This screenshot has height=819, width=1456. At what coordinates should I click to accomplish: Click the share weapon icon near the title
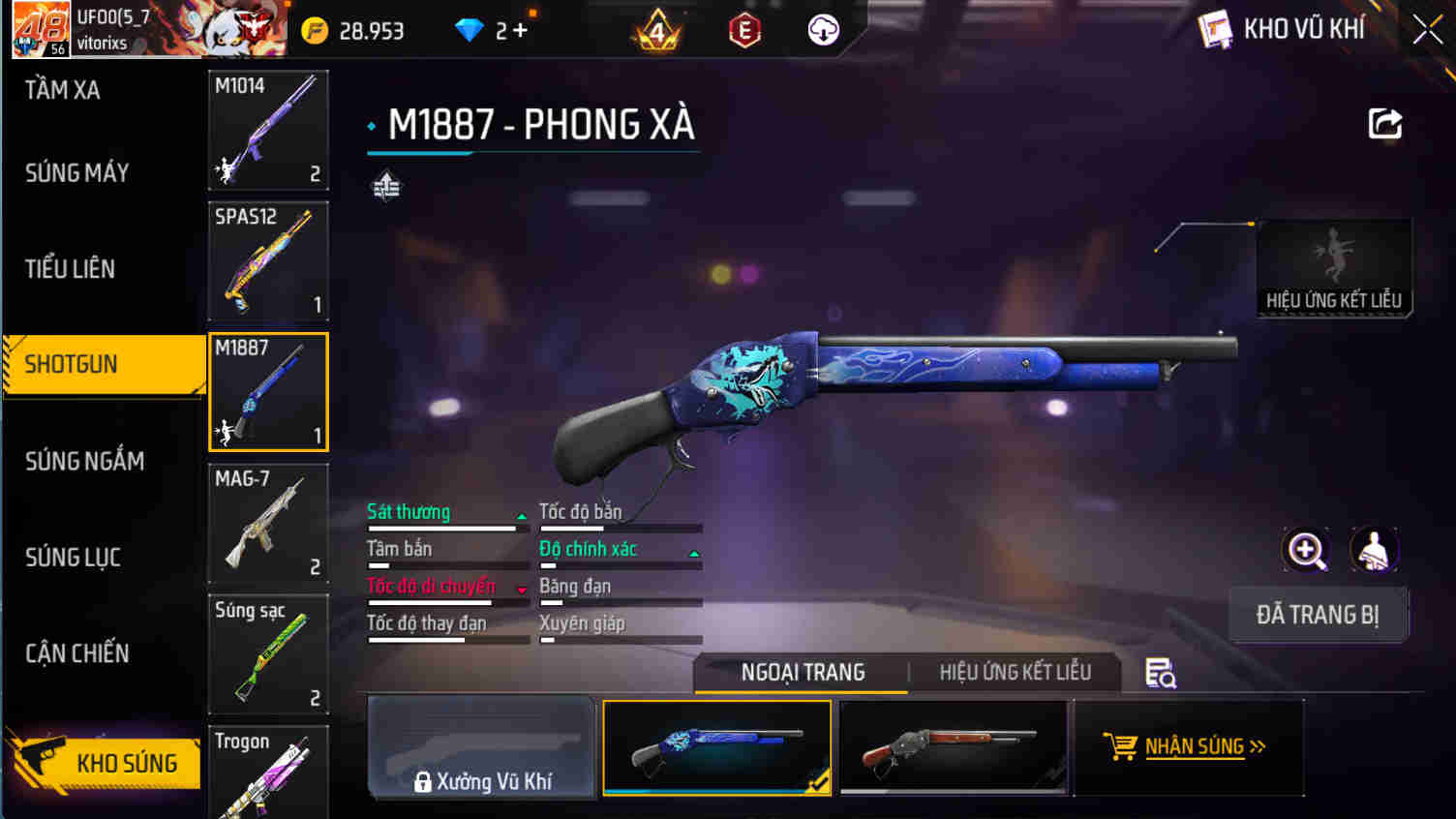coord(1385,123)
